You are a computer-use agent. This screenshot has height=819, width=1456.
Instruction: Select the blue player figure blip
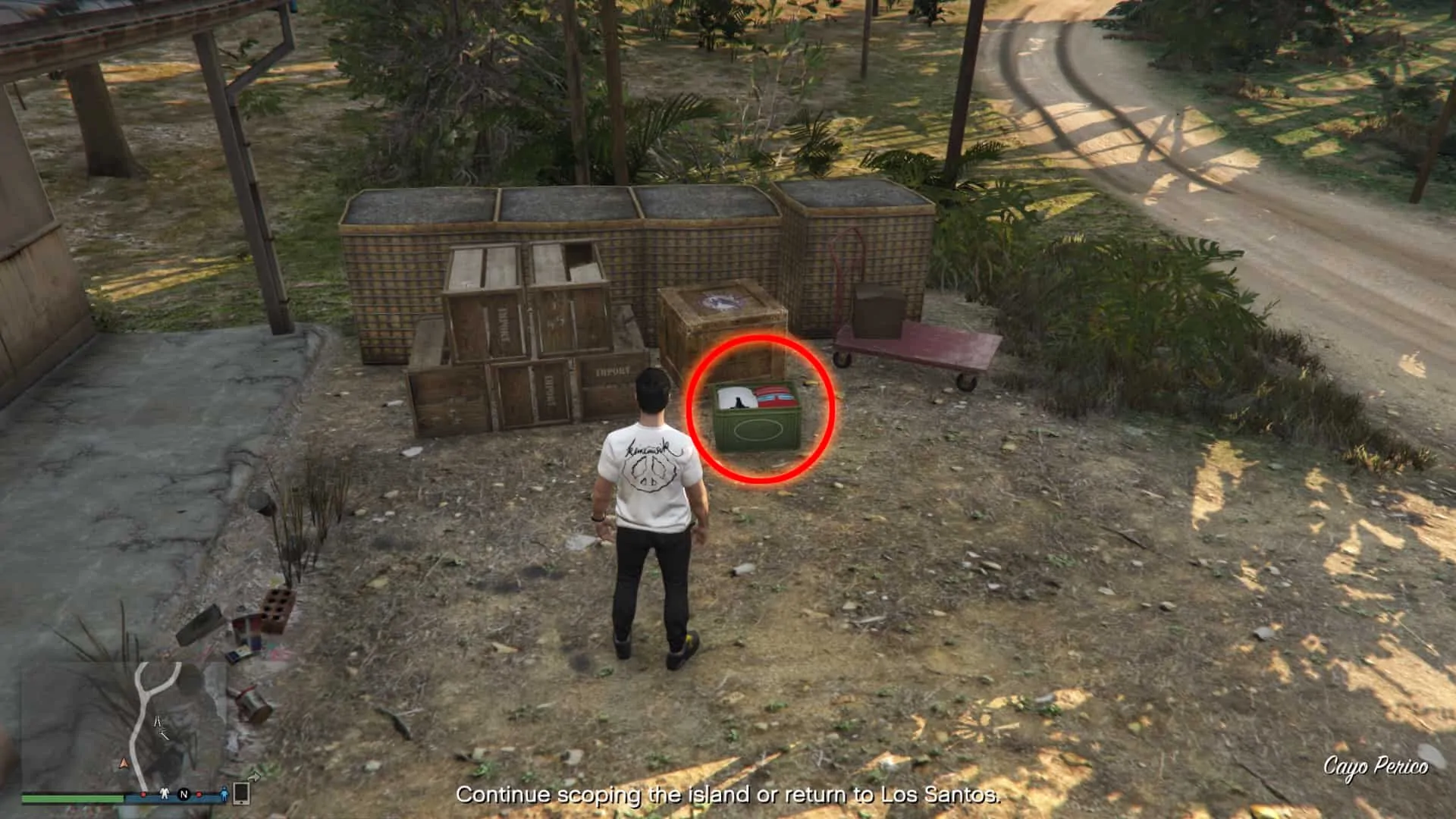click(x=224, y=795)
